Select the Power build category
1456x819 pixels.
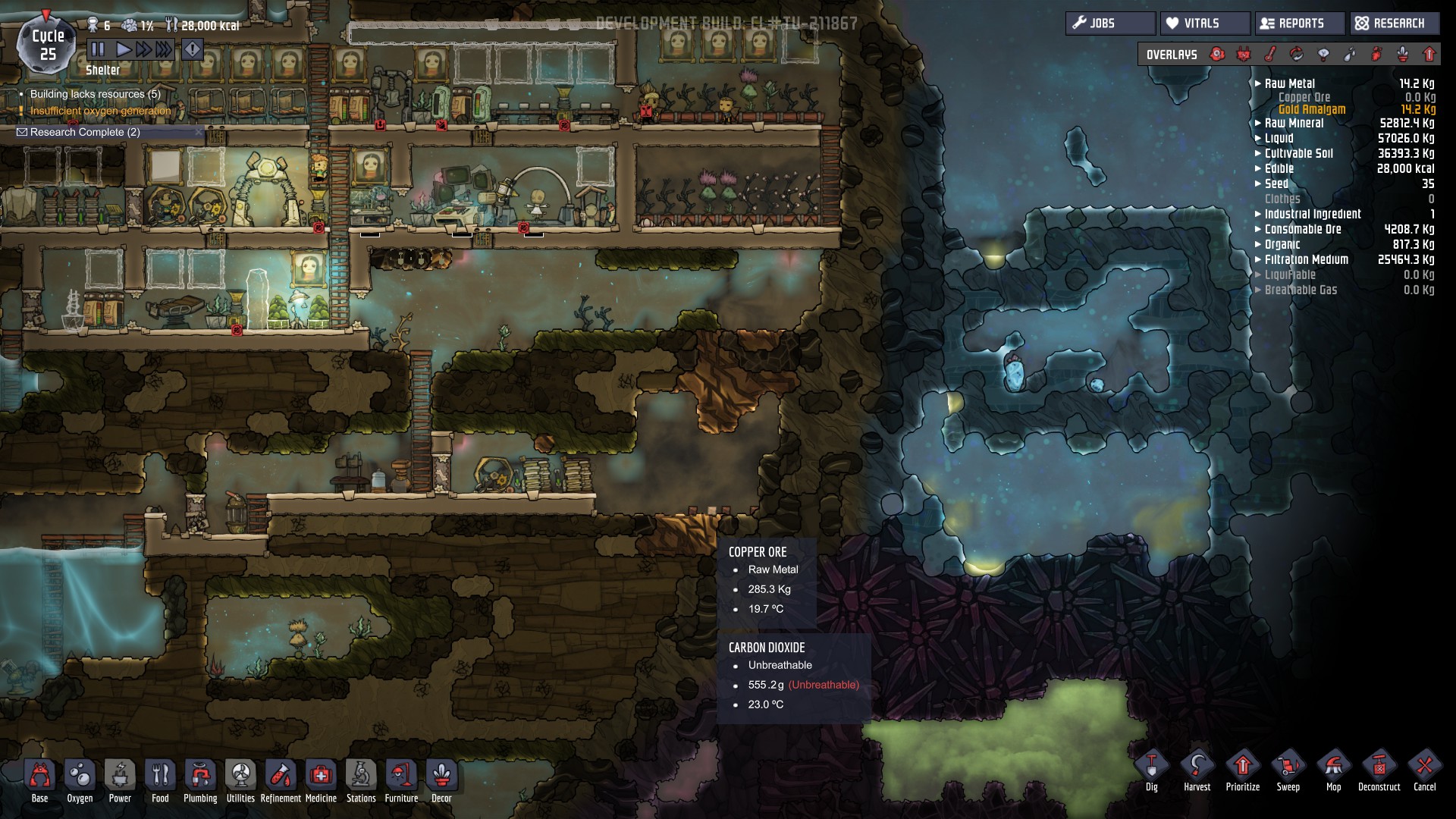coord(120,780)
